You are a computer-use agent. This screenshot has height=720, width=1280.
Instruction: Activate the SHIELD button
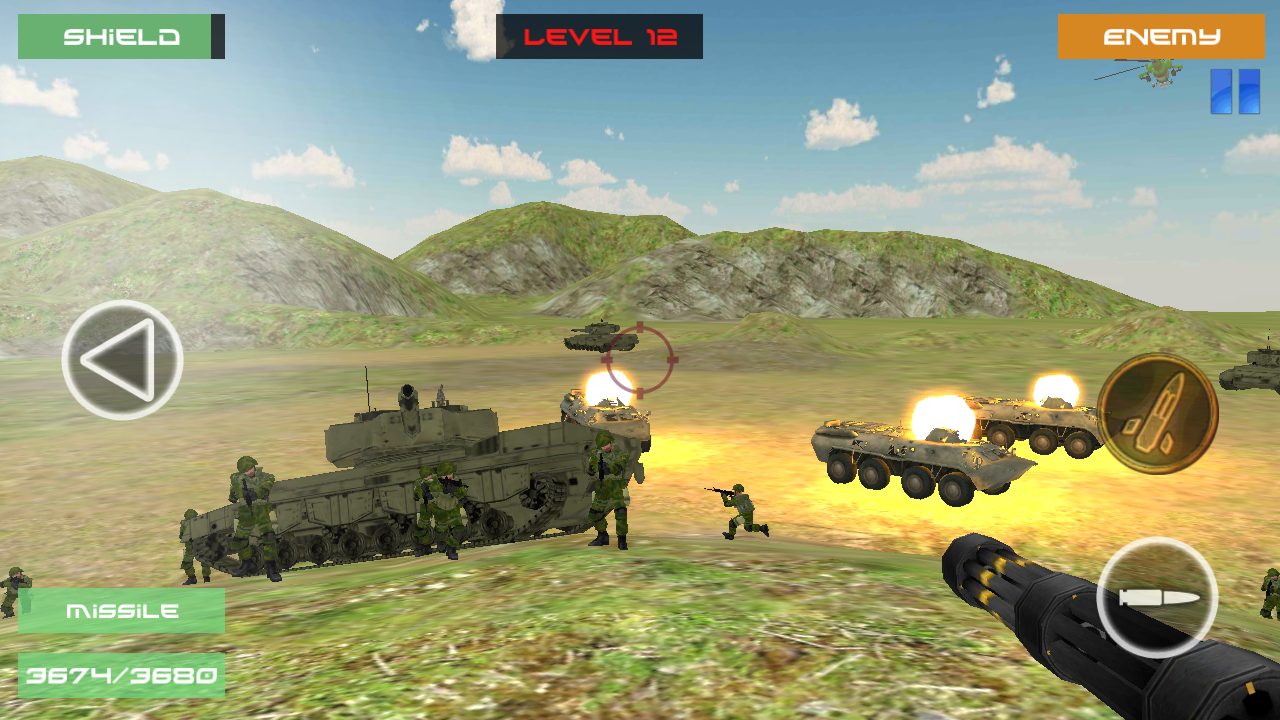tap(120, 36)
